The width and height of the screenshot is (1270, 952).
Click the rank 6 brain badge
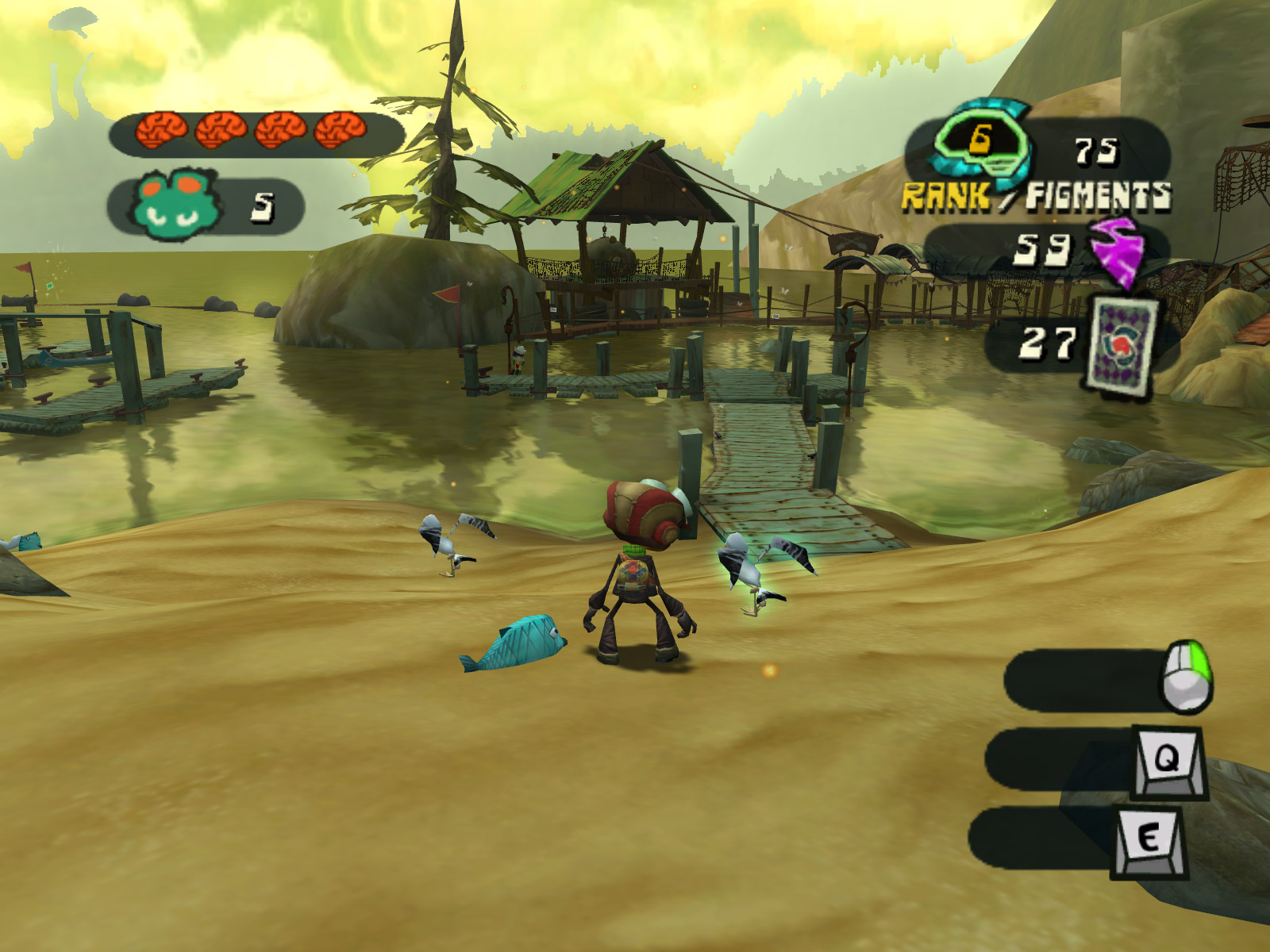981,144
